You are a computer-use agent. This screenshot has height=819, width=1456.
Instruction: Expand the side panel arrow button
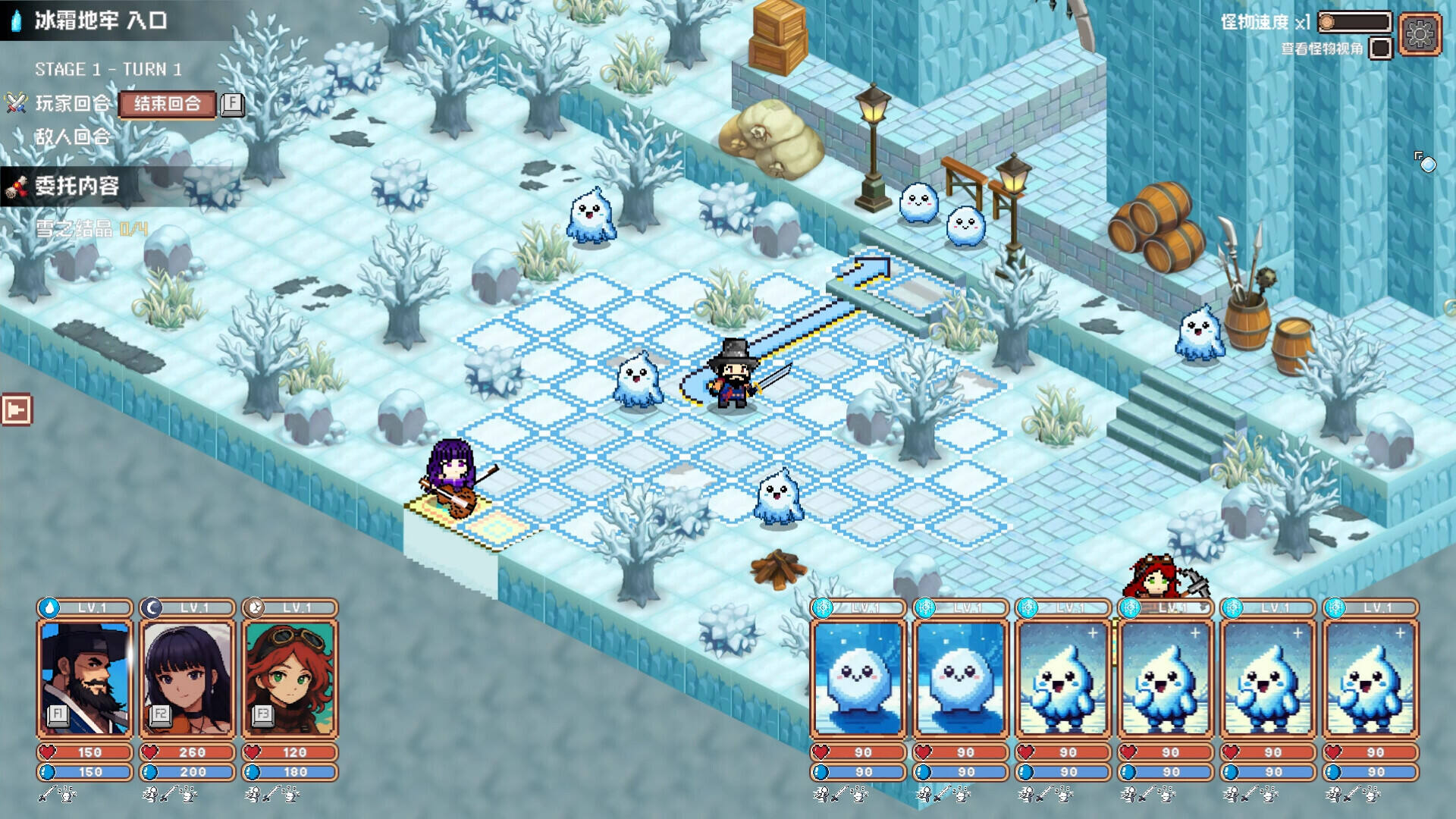coord(17,410)
